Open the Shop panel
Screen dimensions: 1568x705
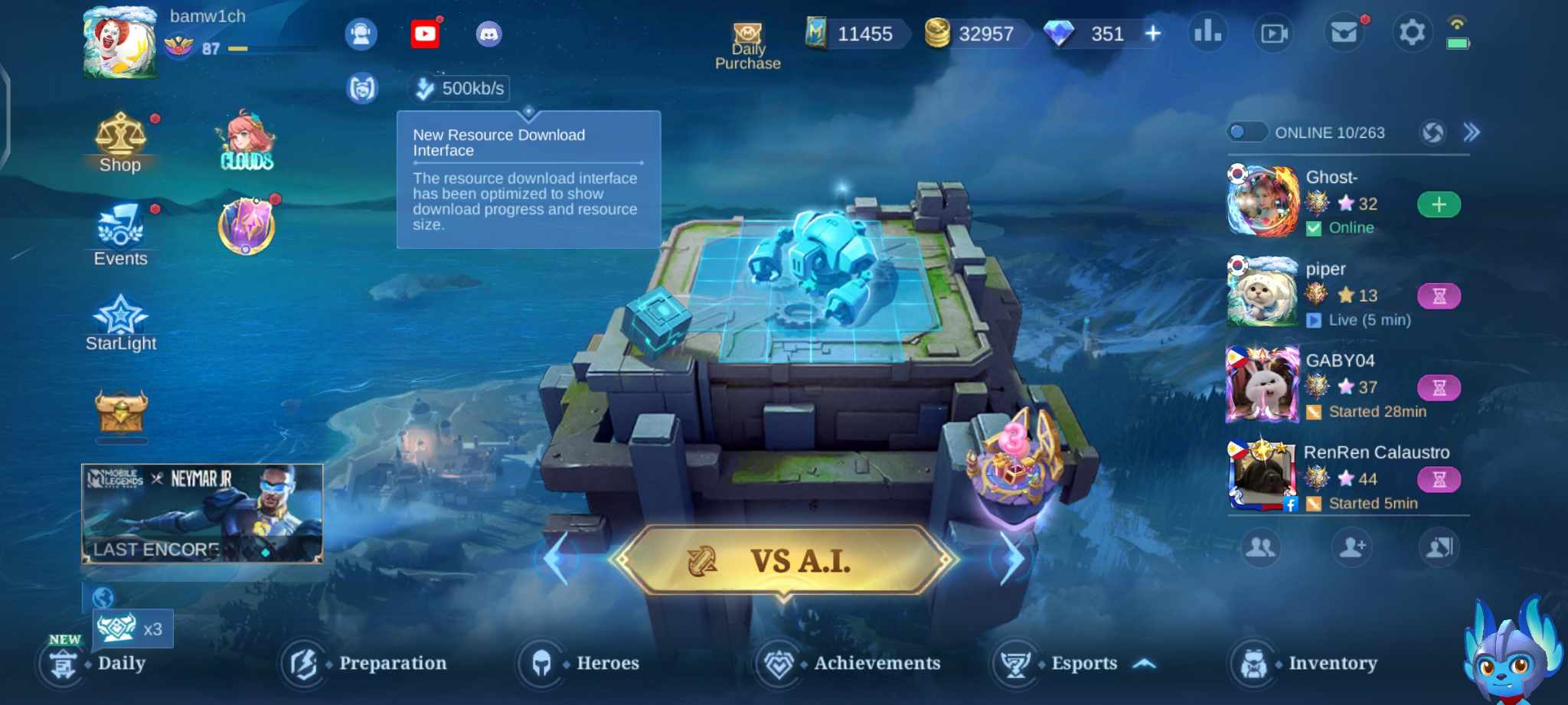[x=120, y=142]
